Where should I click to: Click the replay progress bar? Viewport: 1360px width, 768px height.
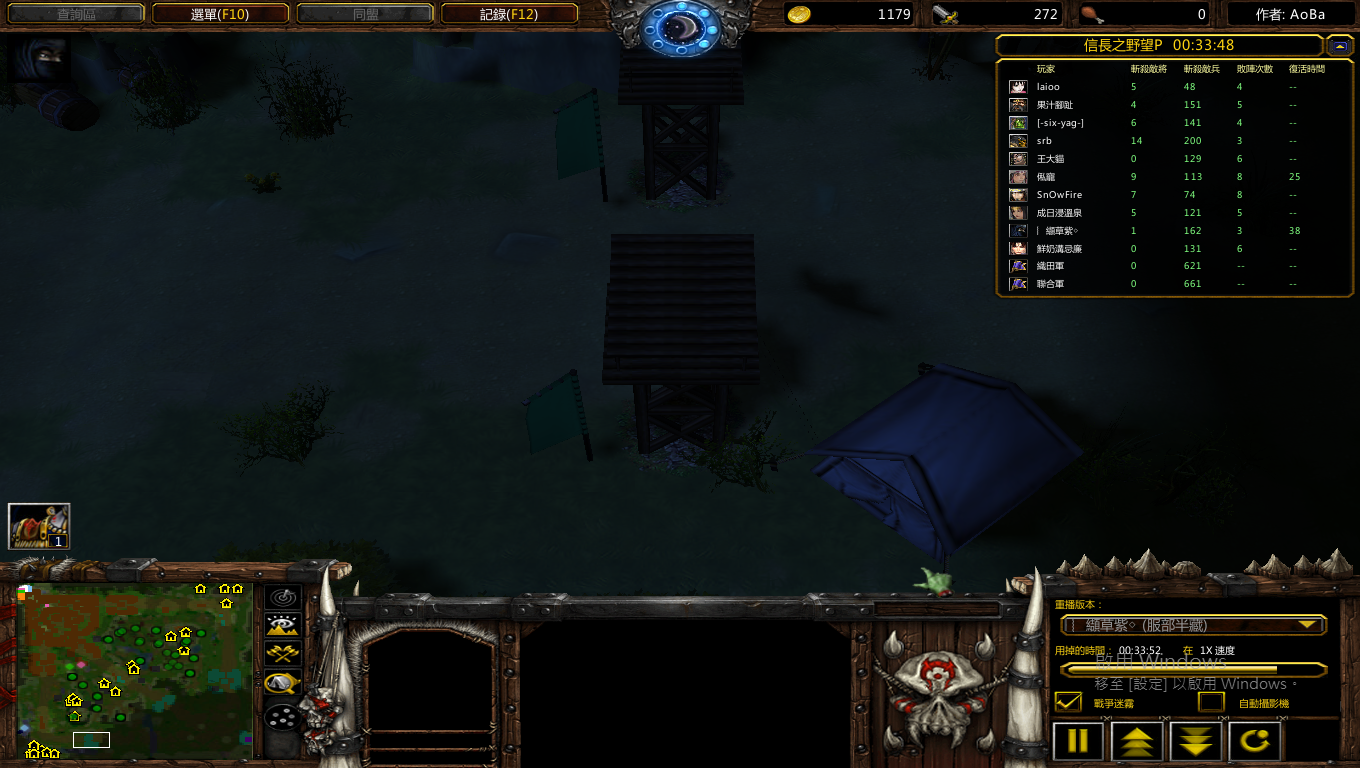[x=1193, y=669]
